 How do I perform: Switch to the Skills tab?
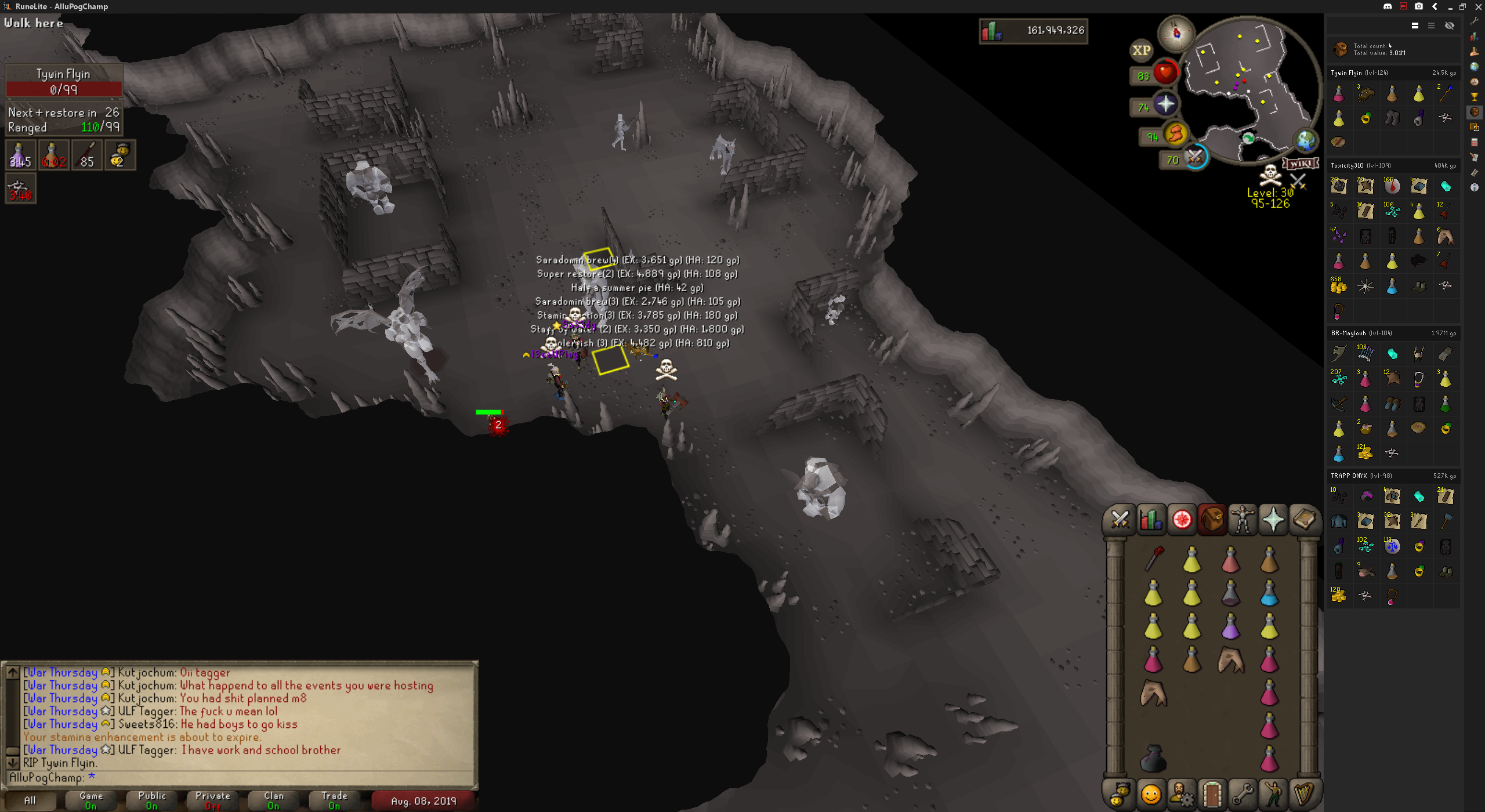(x=1151, y=519)
